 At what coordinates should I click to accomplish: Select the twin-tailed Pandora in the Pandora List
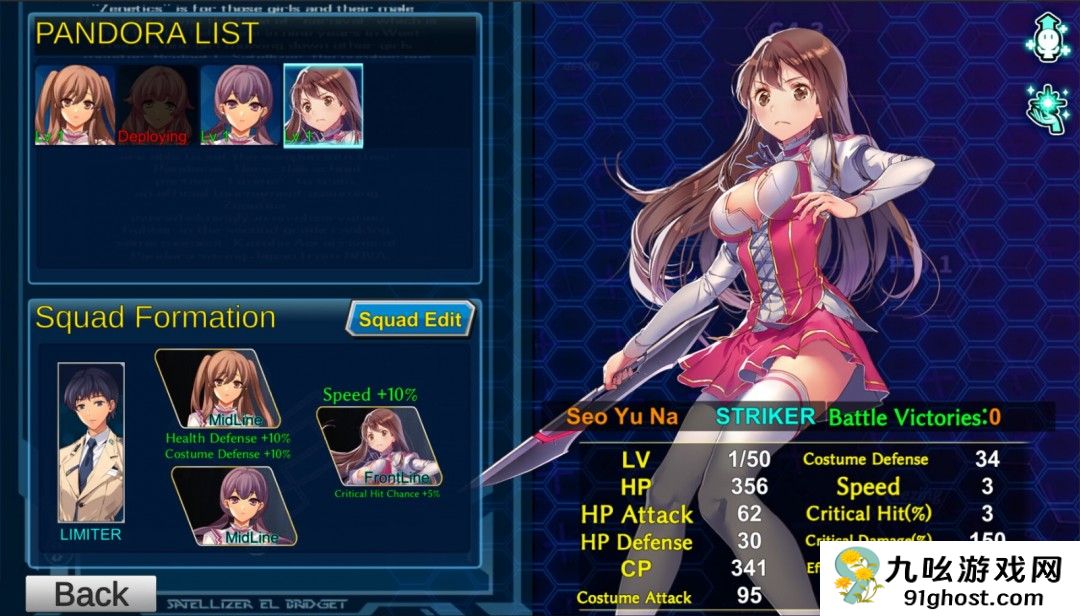pos(74,105)
